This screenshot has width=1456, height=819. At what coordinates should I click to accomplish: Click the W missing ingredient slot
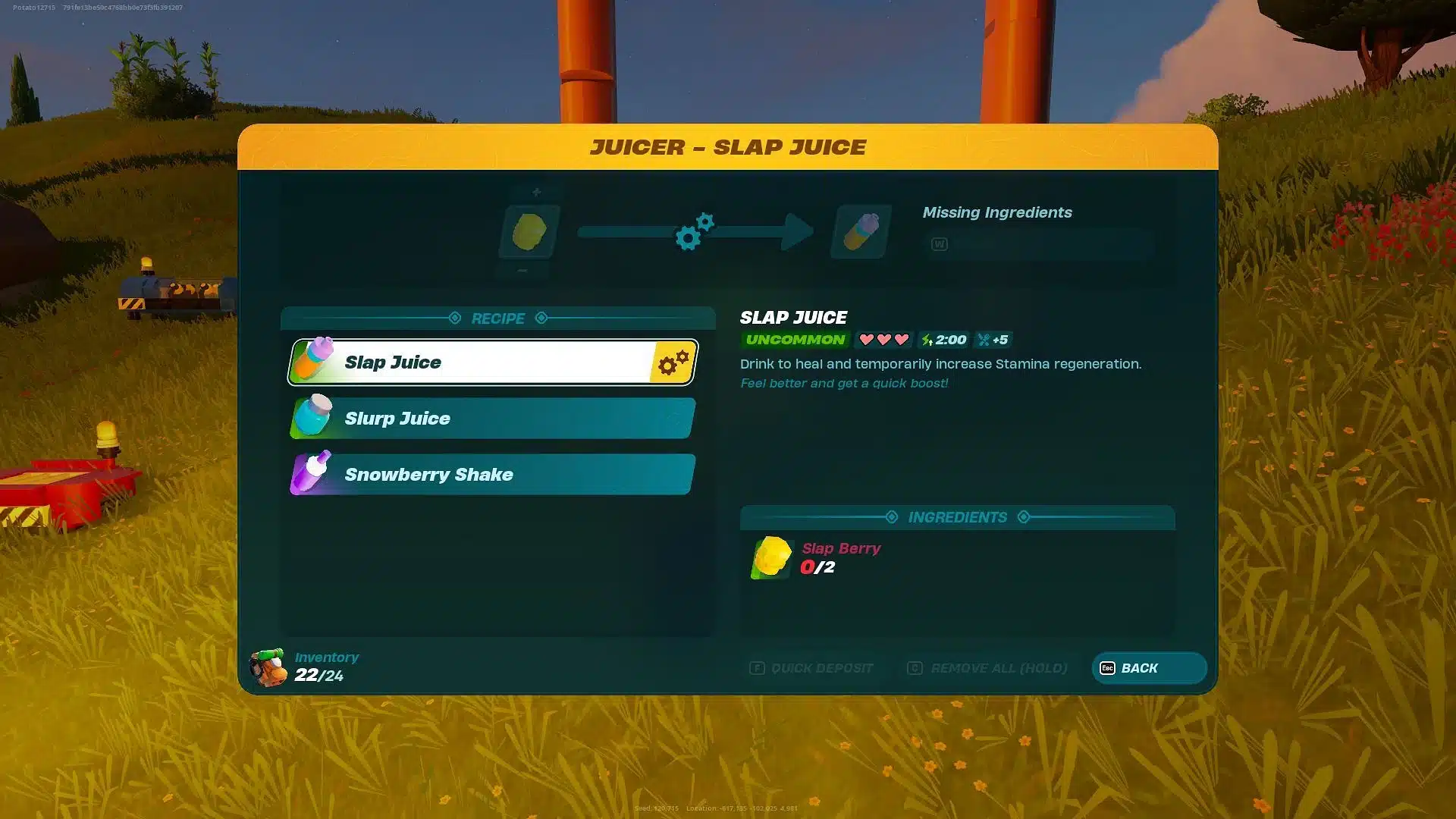tap(939, 244)
